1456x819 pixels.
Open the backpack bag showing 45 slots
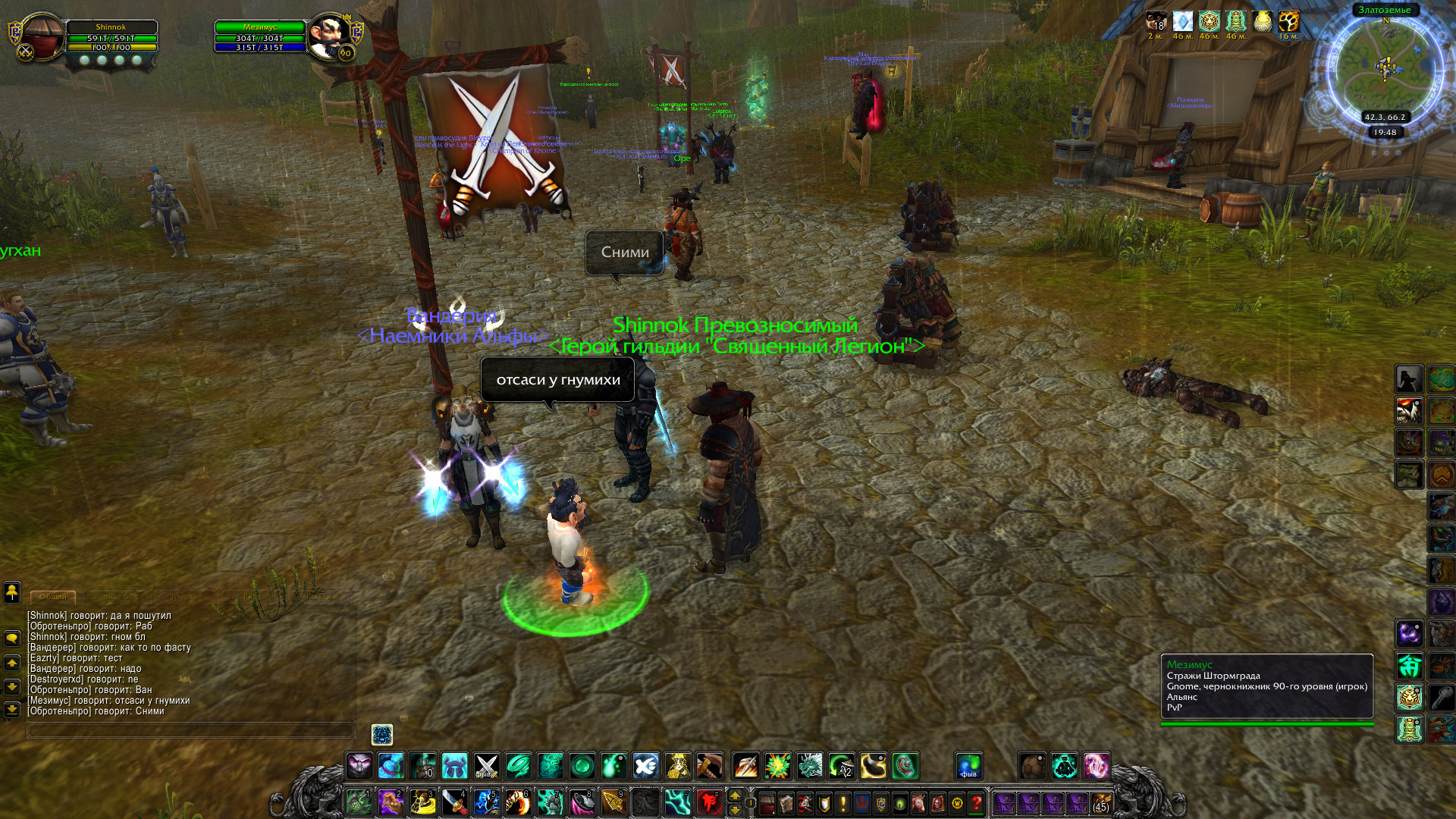1100,802
